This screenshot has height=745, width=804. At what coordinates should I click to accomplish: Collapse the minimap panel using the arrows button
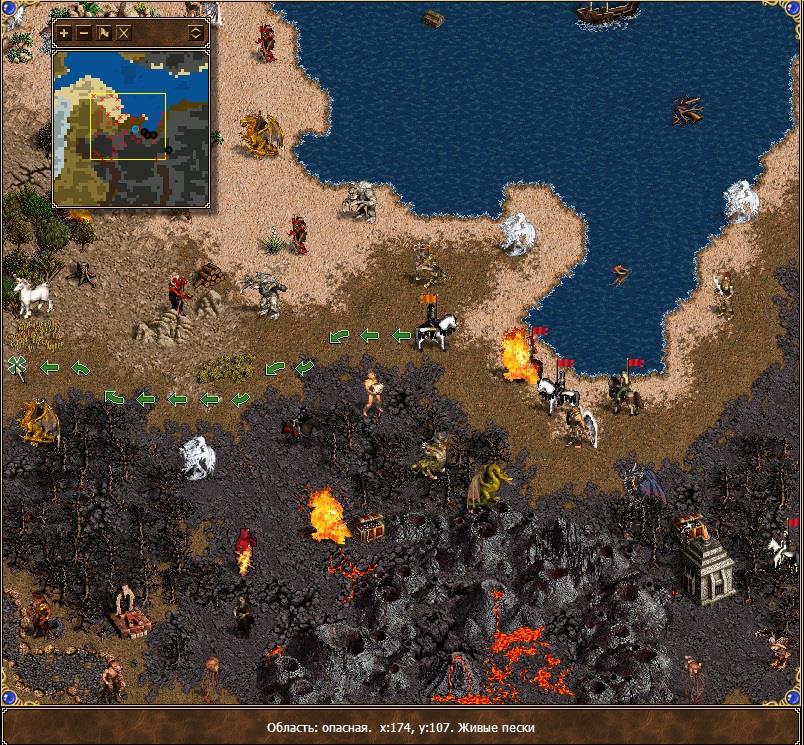tap(195, 33)
